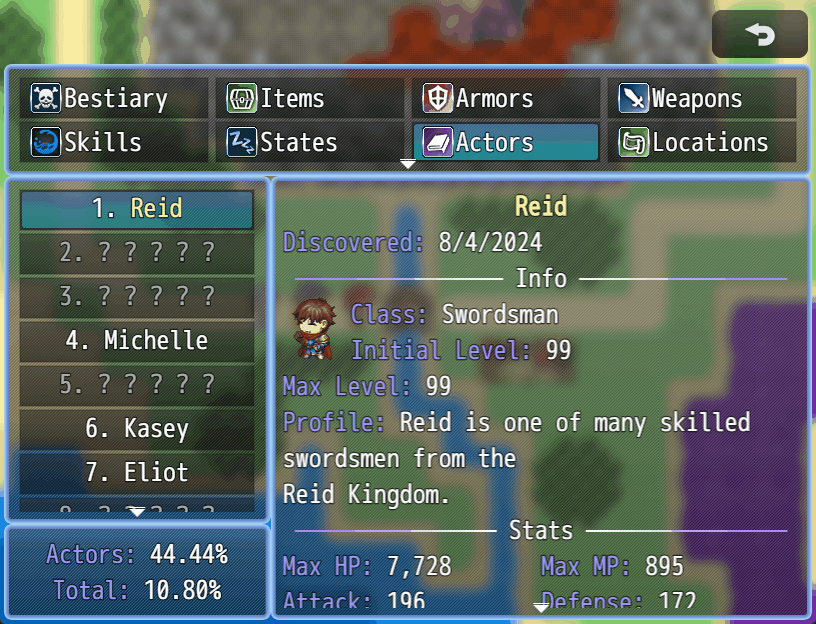The image size is (816, 624).
Task: Switch to the Locations category
Action: (x=701, y=142)
